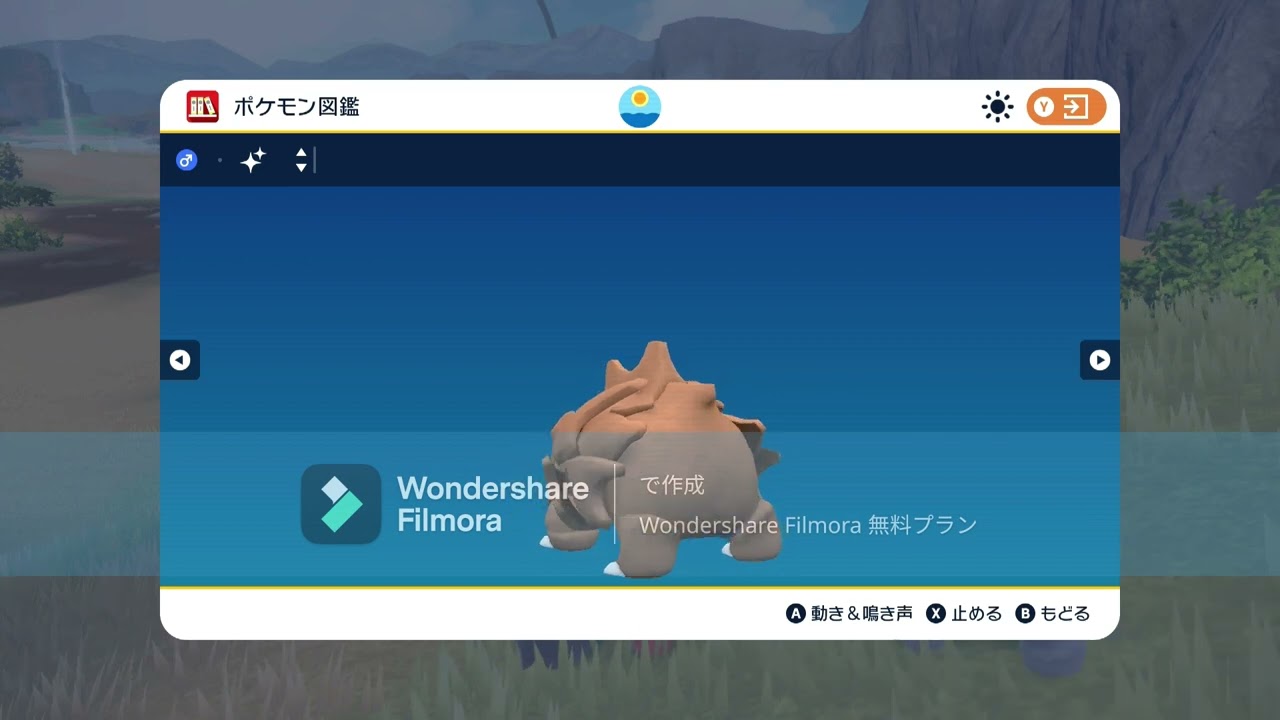Open next entry with right circular arrow
Screen dimensions: 1280x720
point(1100,360)
